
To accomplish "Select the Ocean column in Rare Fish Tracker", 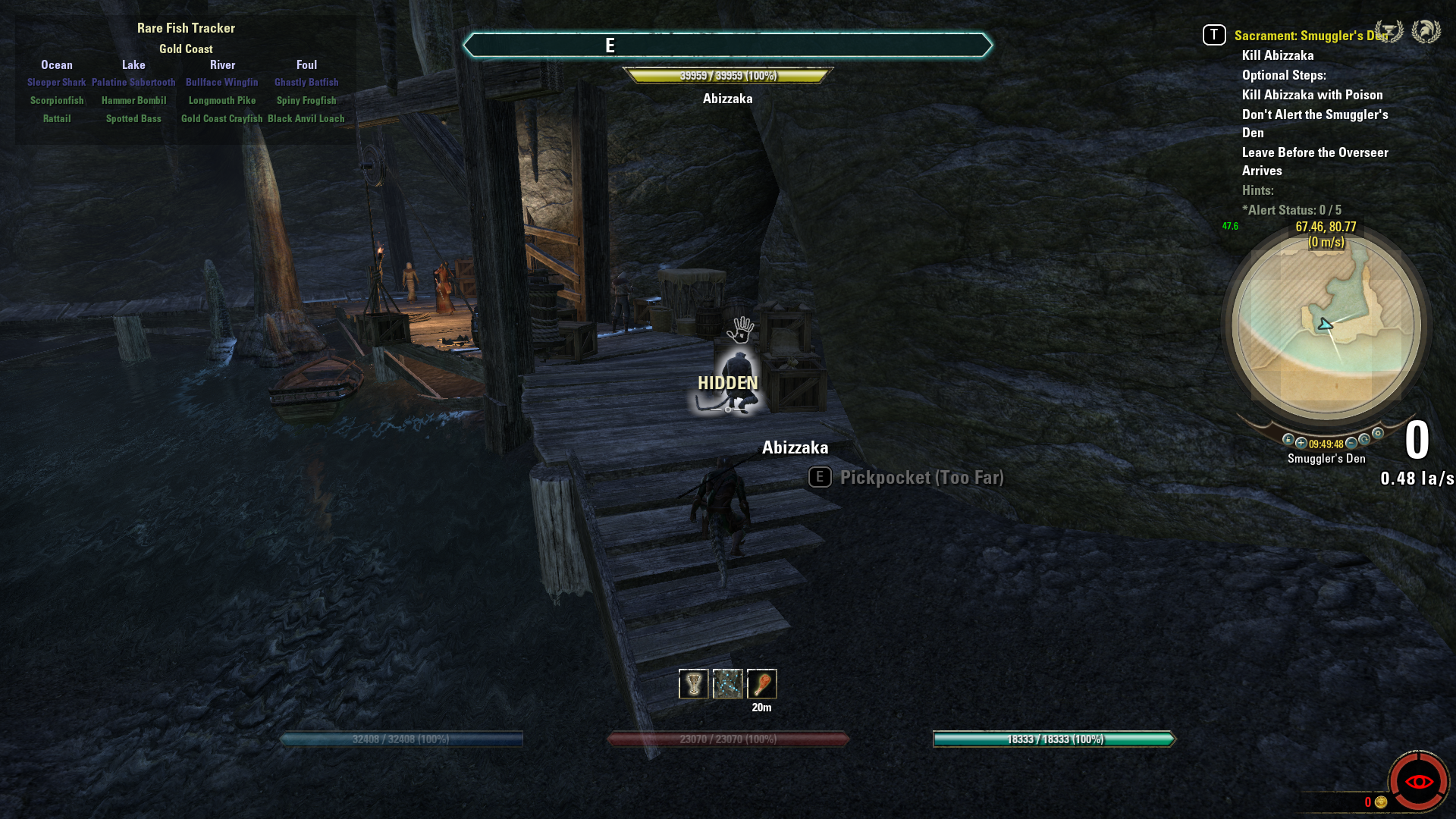I will click(x=57, y=65).
